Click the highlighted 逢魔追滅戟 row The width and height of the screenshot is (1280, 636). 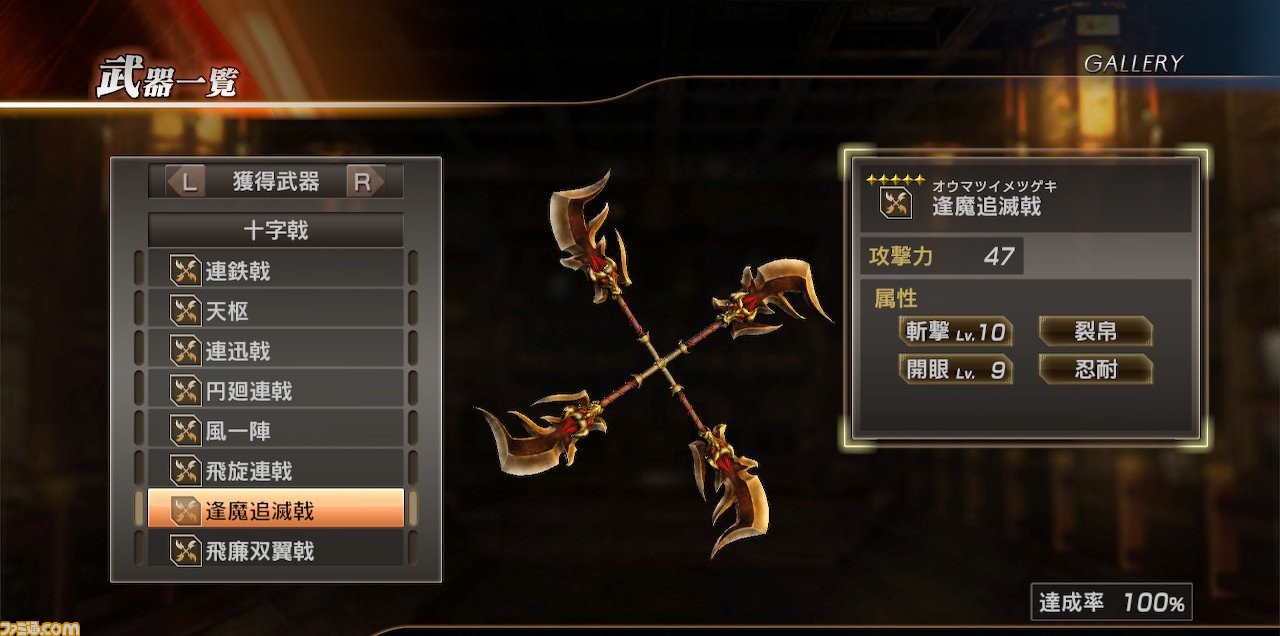(276, 510)
